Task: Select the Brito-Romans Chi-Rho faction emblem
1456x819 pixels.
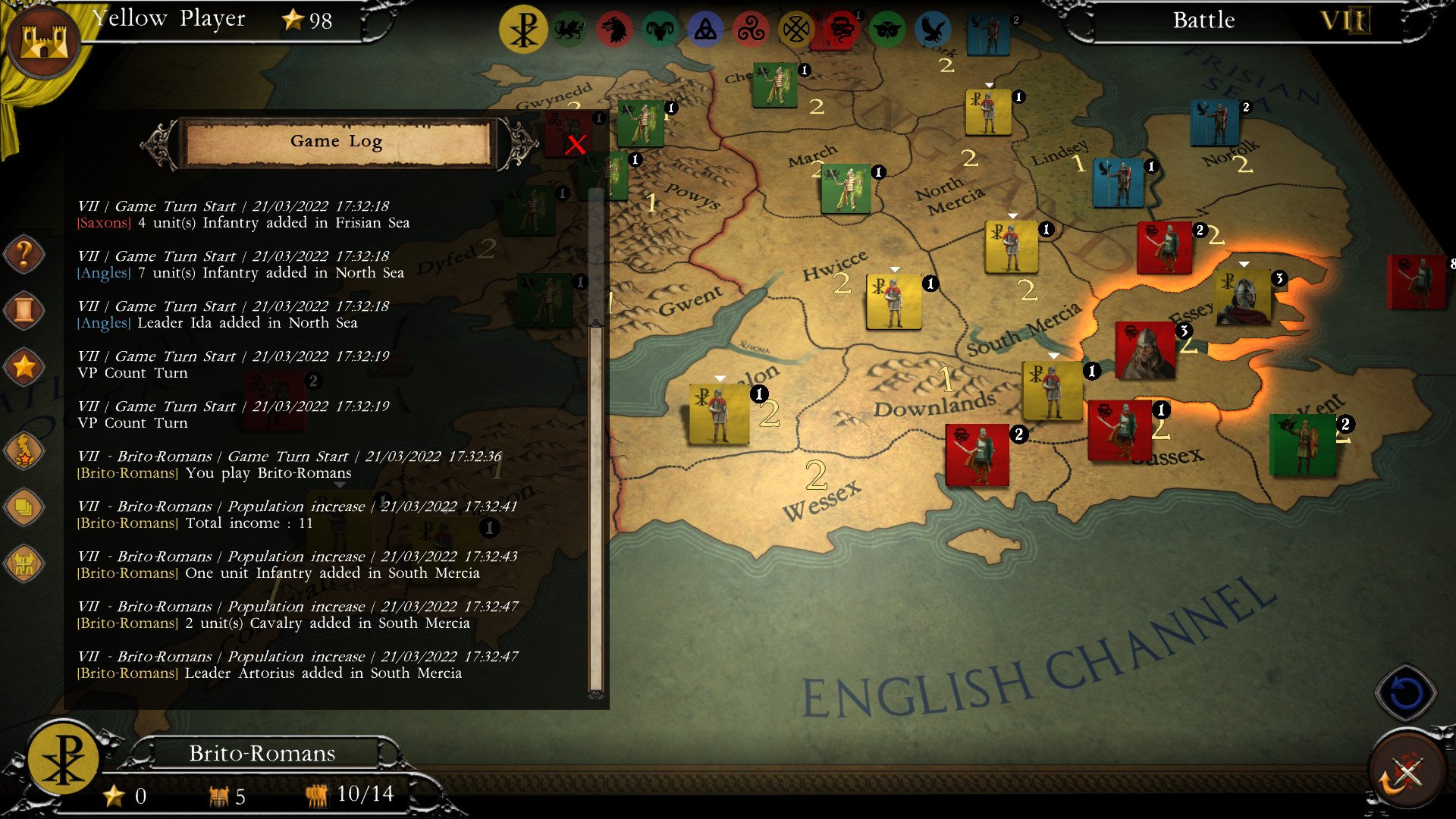Action: [526, 29]
